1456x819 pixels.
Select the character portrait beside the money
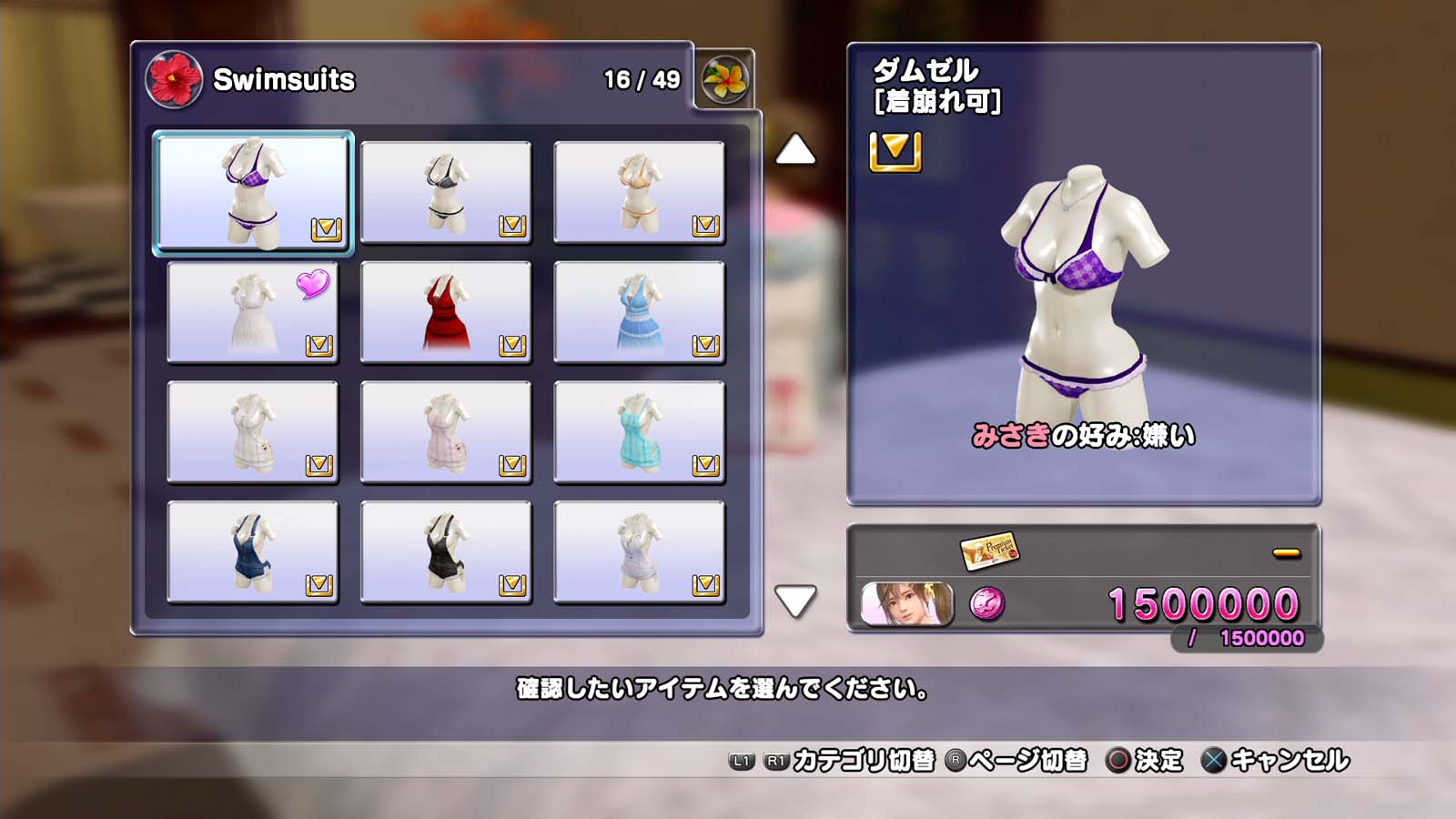(x=907, y=604)
